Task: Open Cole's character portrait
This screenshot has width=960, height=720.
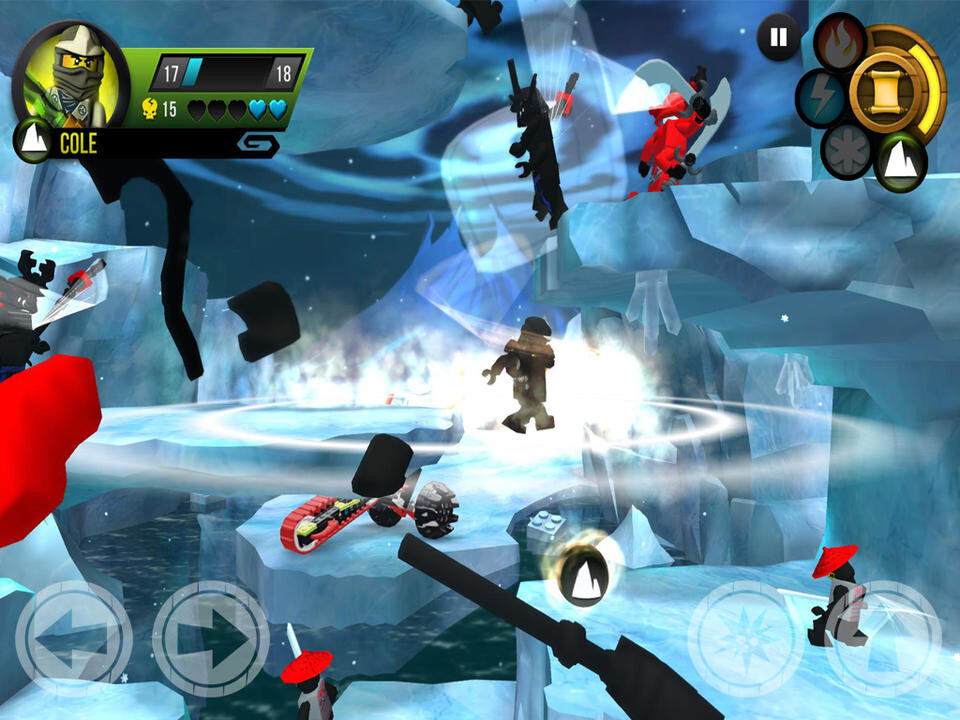Action: (x=68, y=77)
